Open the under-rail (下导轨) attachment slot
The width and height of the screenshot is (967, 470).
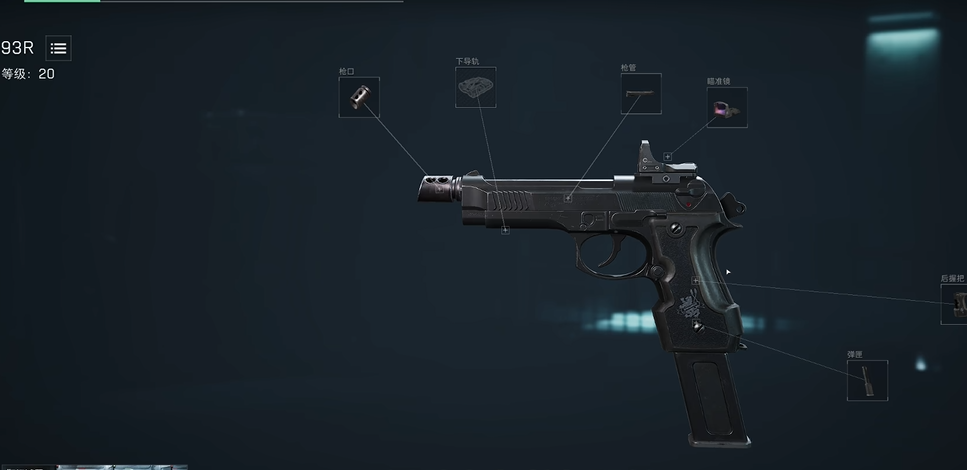(475, 88)
